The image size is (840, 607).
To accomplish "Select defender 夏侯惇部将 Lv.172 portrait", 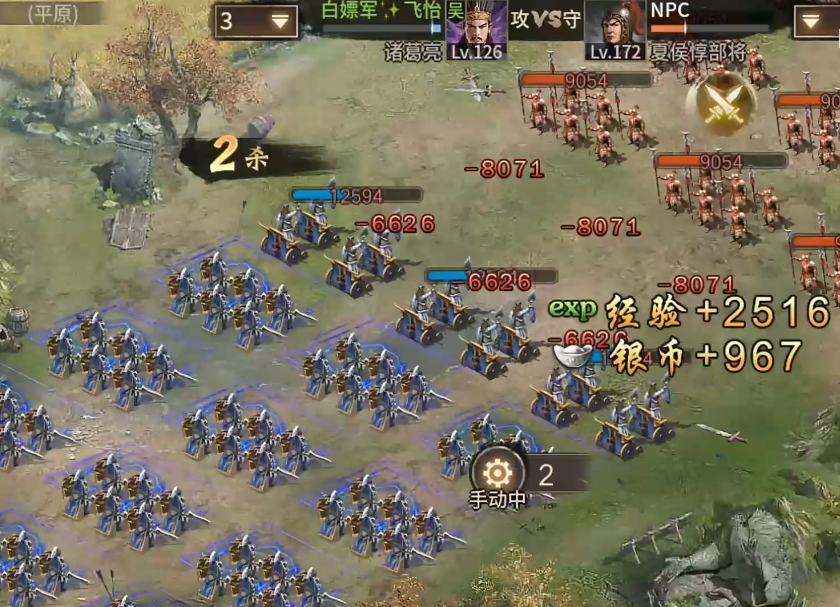I will [x=615, y=26].
